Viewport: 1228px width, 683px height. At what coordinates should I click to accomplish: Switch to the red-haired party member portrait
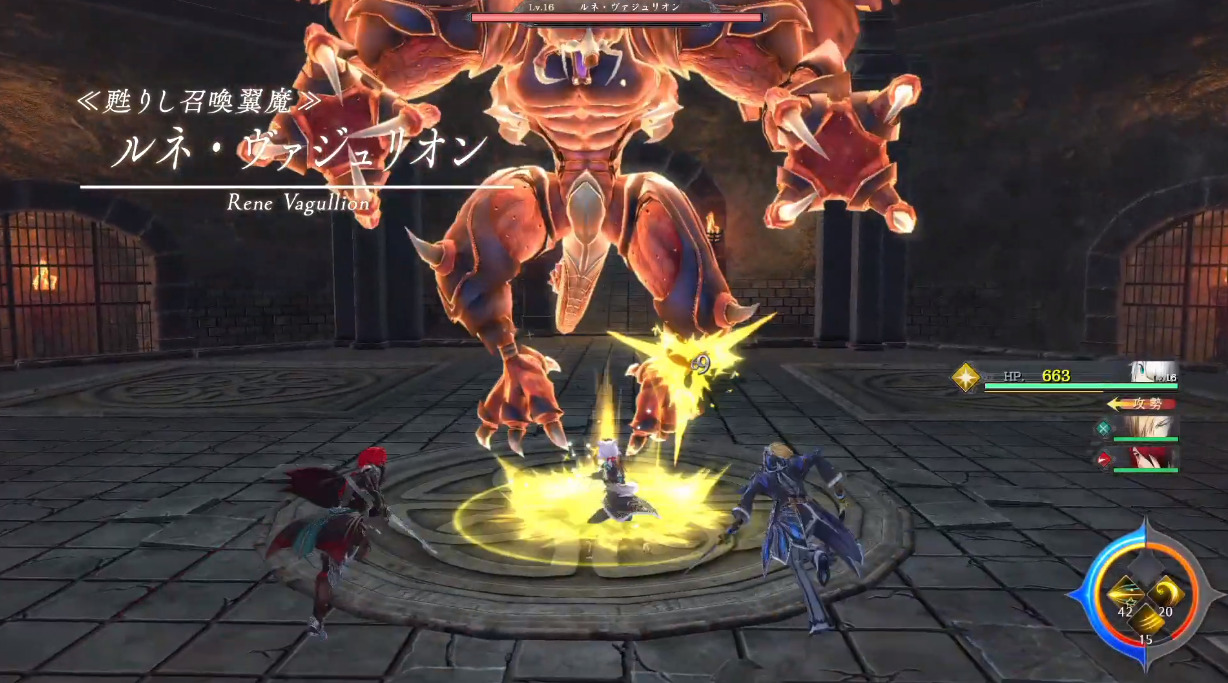1149,458
